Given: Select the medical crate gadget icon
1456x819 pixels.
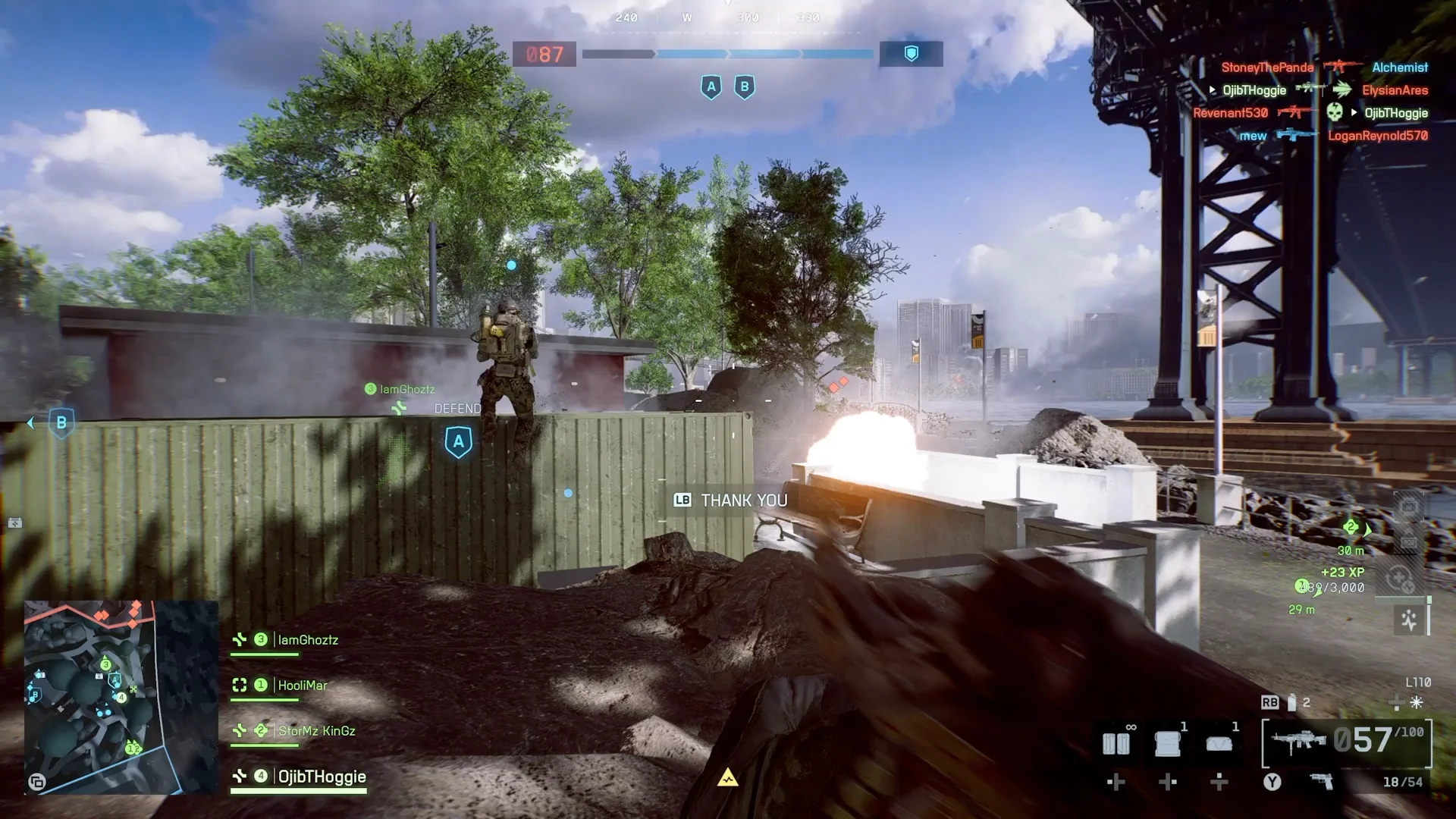Looking at the screenshot, I should point(1167,743).
